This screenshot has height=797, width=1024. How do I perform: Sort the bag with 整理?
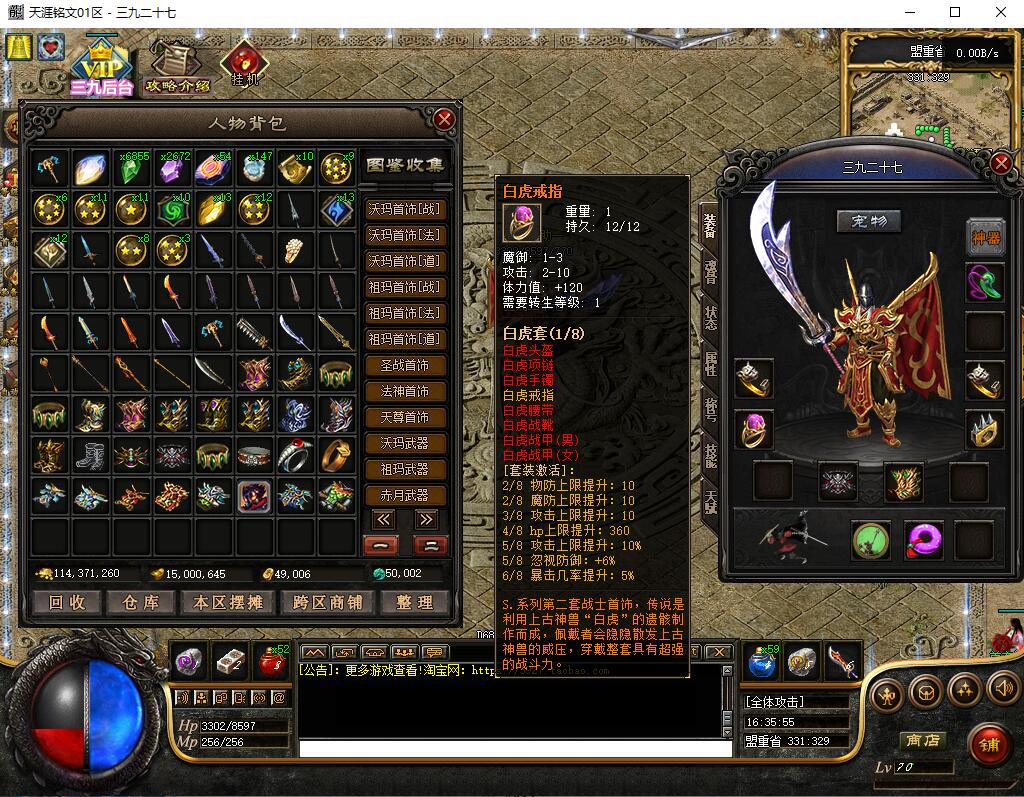[414, 602]
